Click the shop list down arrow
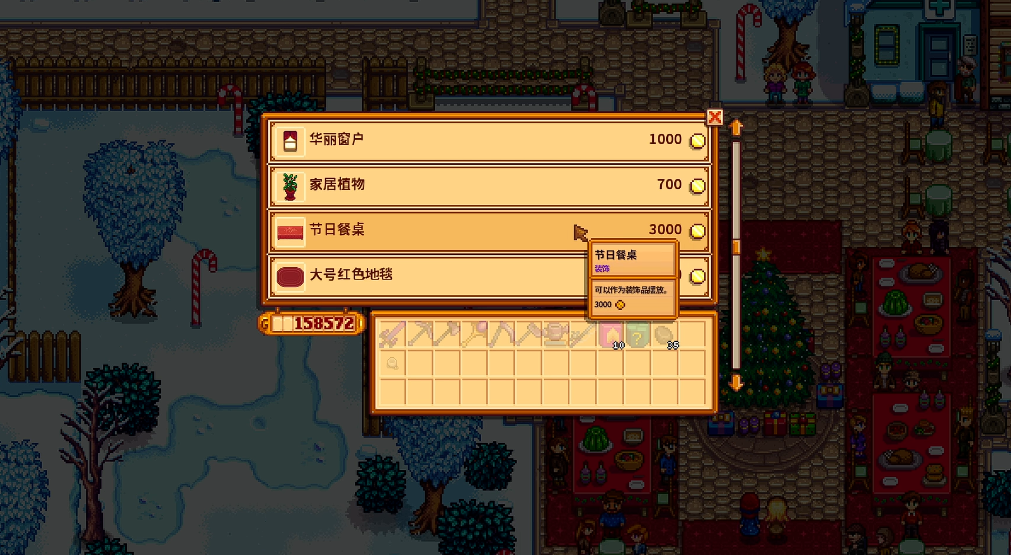The image size is (1011, 555). pyautogui.click(x=737, y=382)
